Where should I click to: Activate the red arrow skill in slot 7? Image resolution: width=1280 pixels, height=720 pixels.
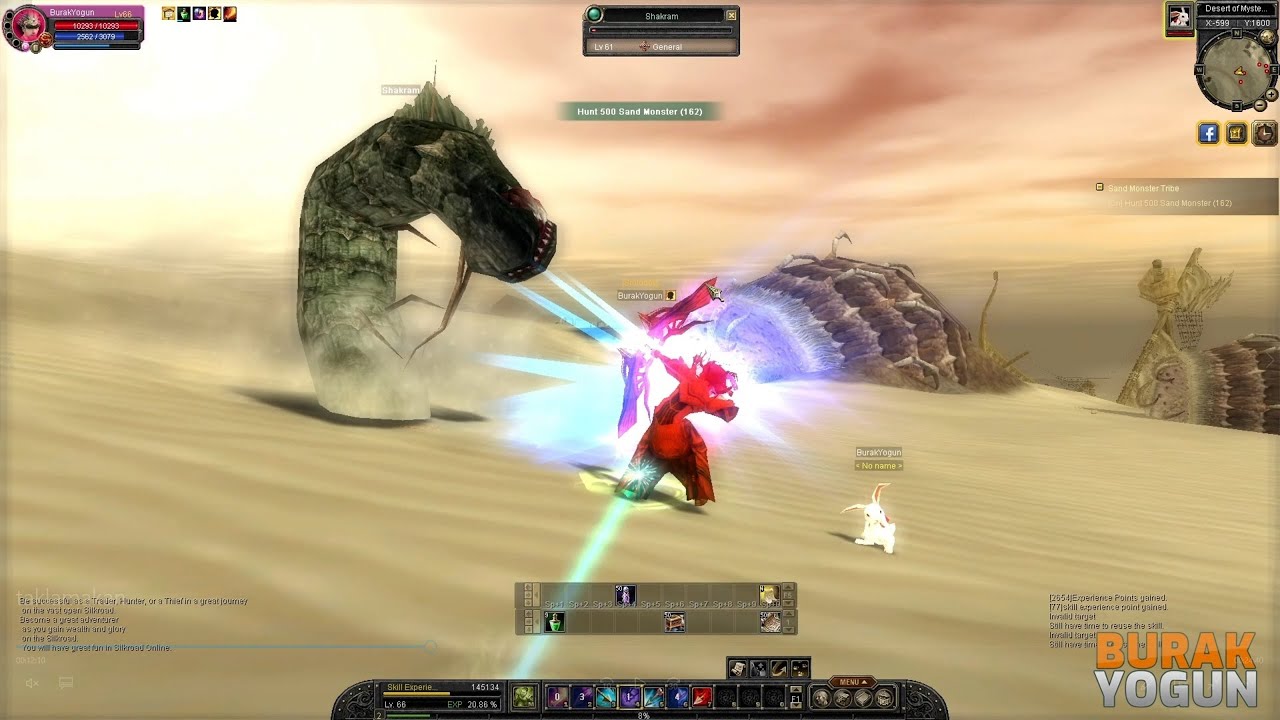click(x=701, y=697)
